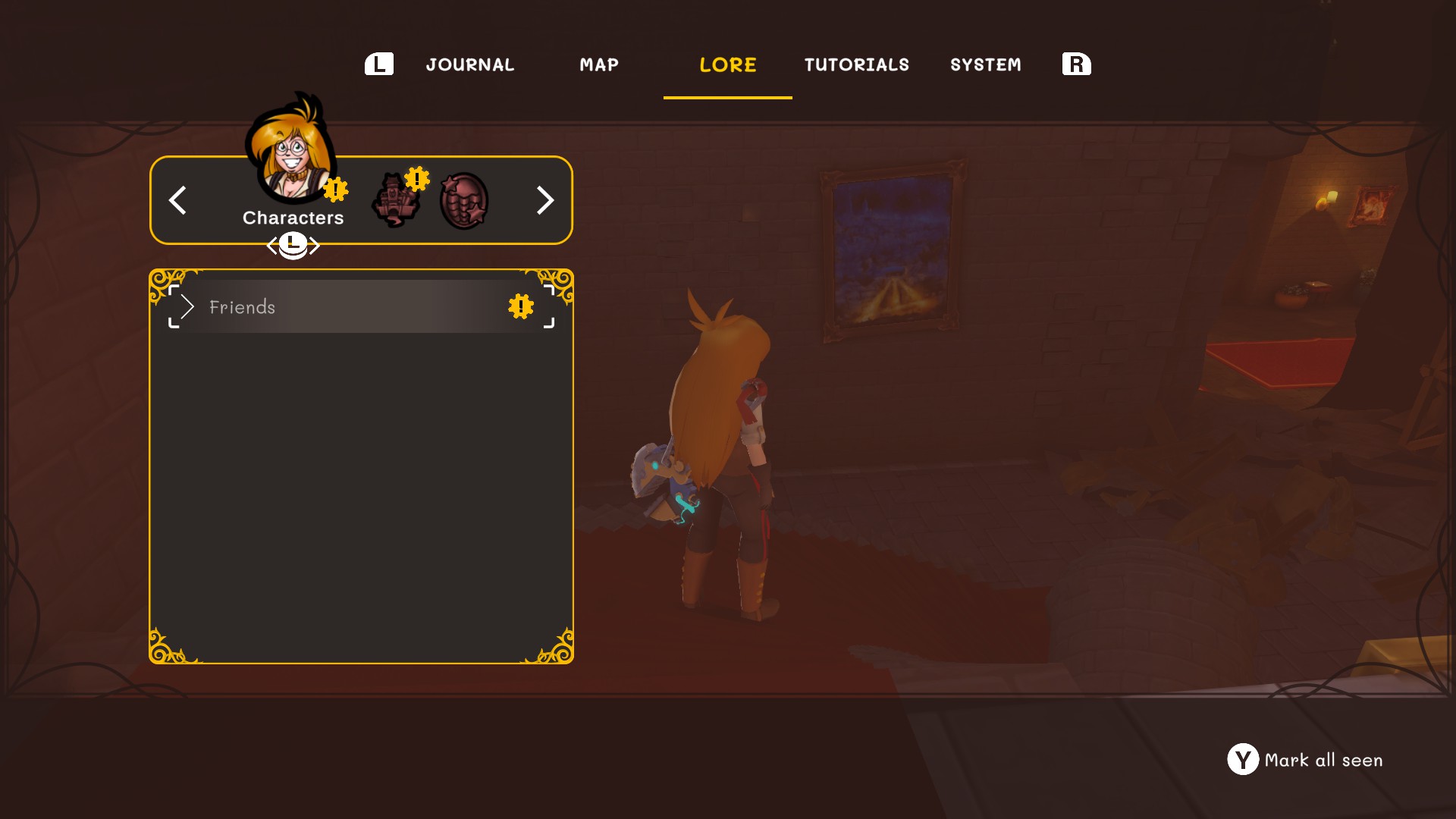This screenshot has height=819, width=1456.
Task: Open the Map tab
Action: [x=598, y=65]
